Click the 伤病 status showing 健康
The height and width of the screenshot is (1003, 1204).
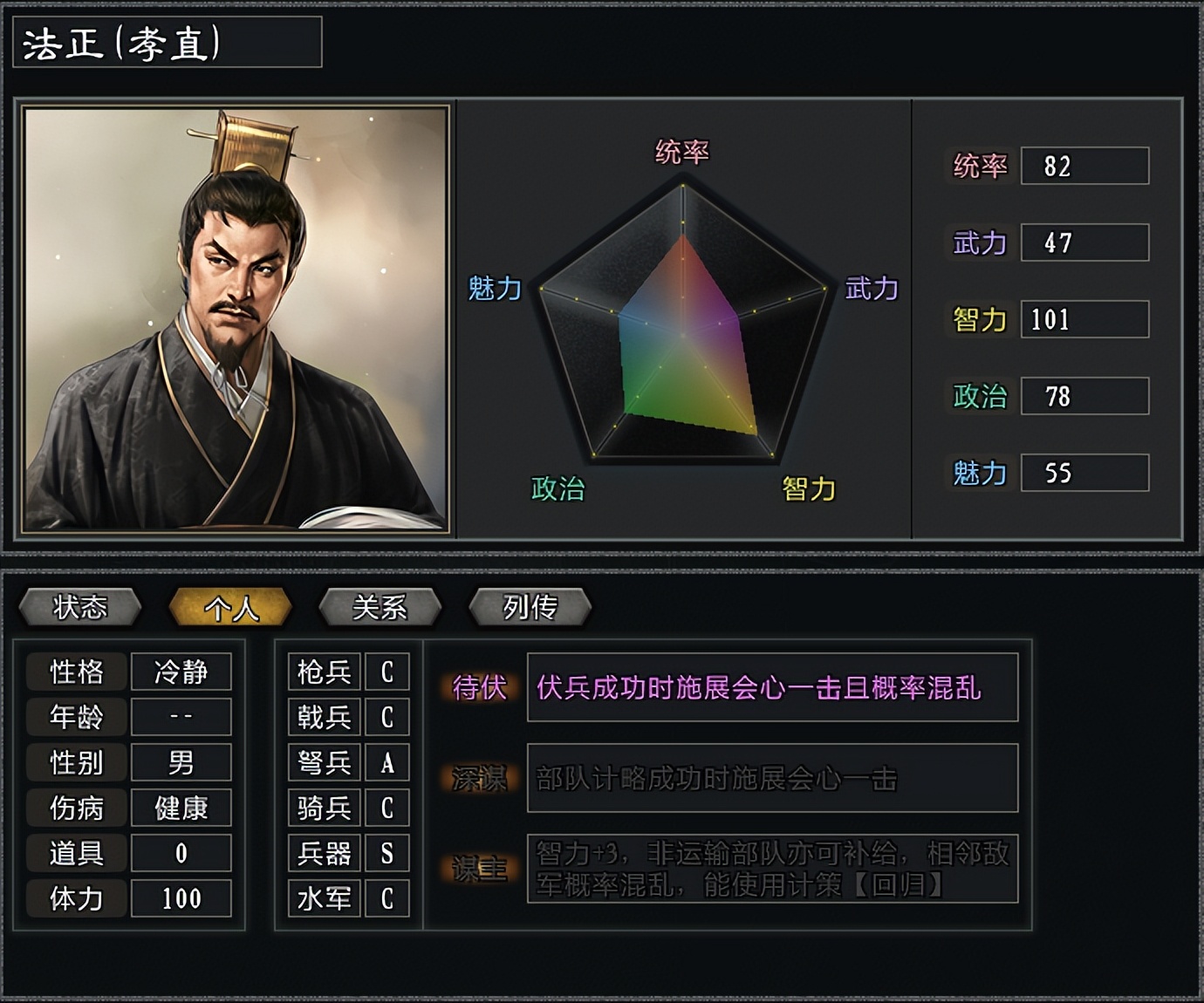pos(181,809)
